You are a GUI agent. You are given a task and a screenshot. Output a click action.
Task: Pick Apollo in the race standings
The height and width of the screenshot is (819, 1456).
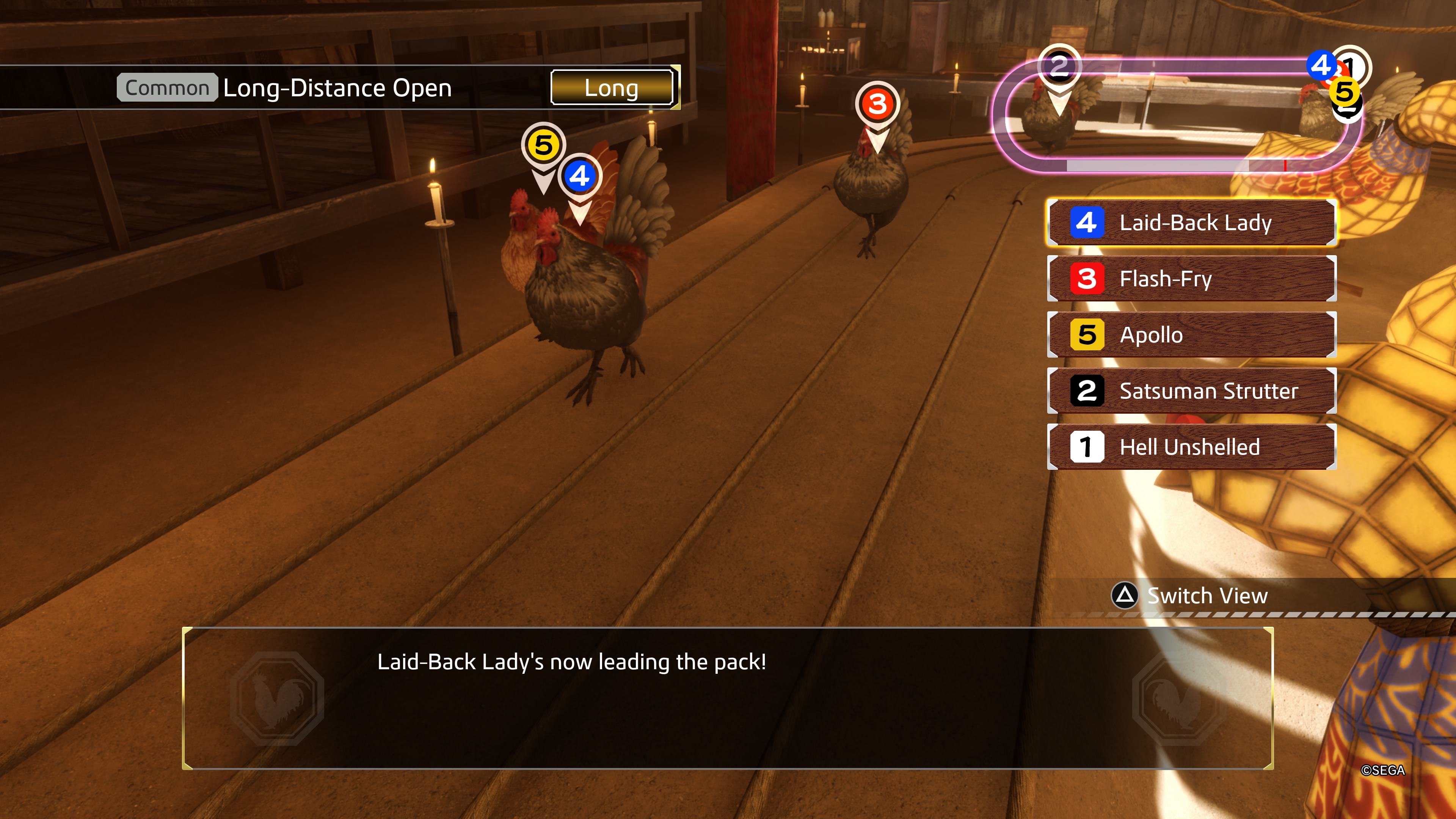click(1191, 334)
